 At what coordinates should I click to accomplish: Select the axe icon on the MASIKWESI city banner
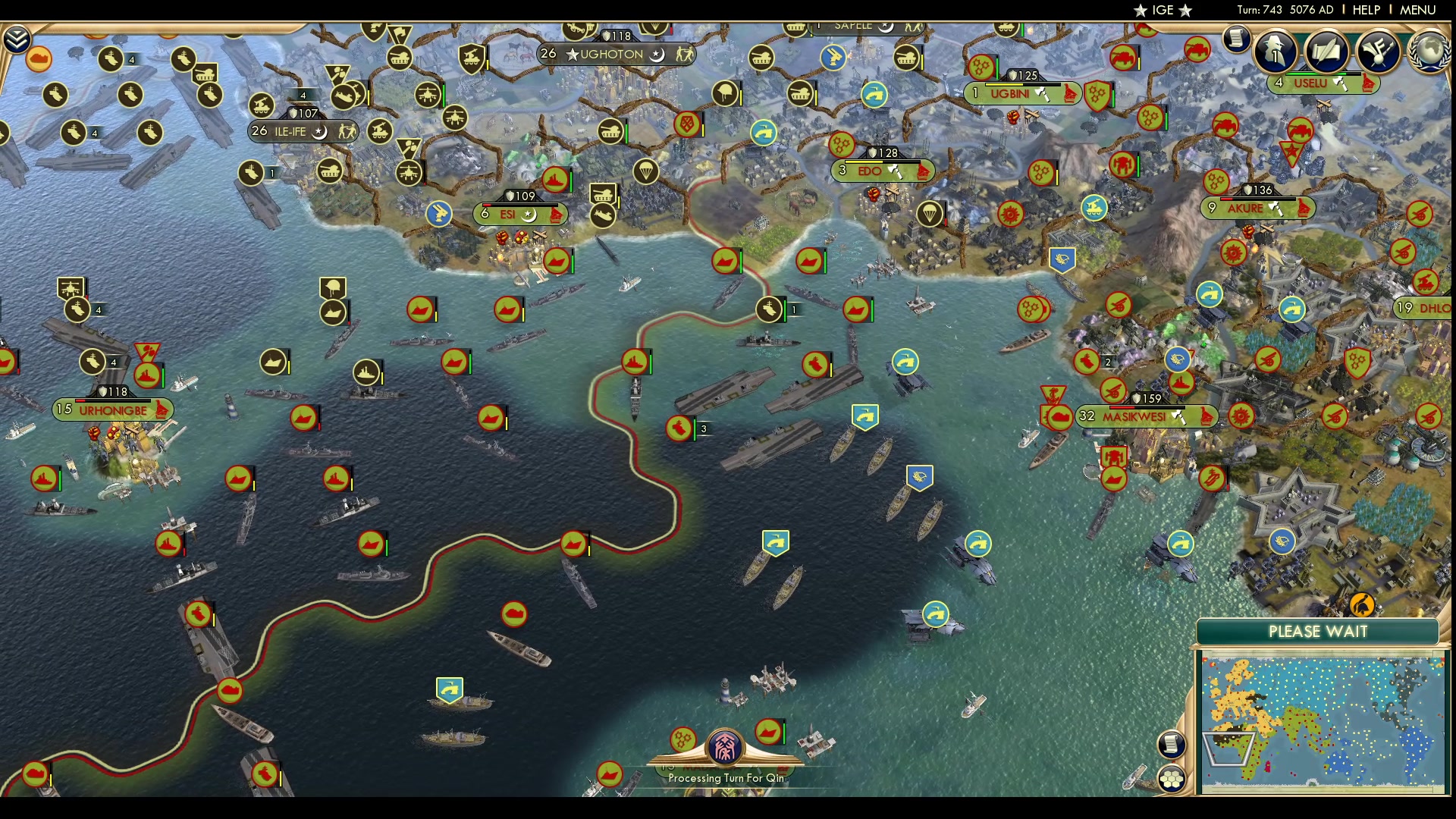click(1178, 416)
